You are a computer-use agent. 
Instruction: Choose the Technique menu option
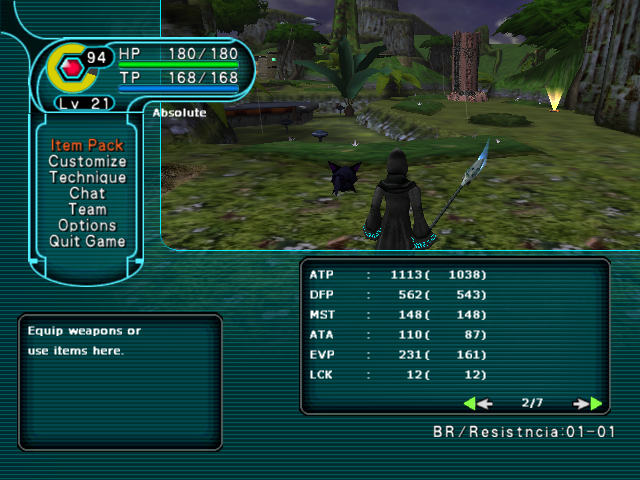87,178
